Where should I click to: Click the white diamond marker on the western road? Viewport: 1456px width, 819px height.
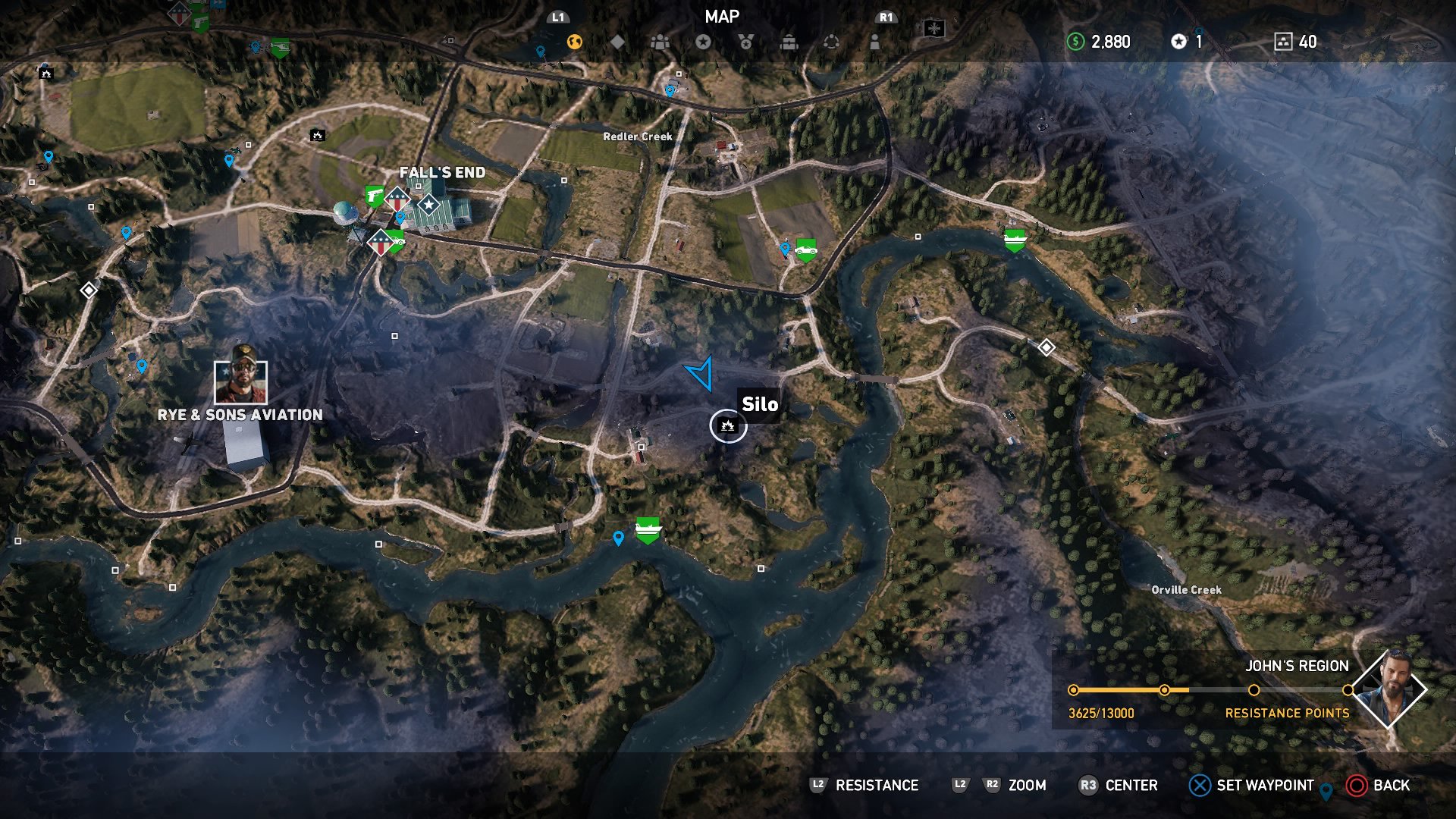[x=89, y=290]
